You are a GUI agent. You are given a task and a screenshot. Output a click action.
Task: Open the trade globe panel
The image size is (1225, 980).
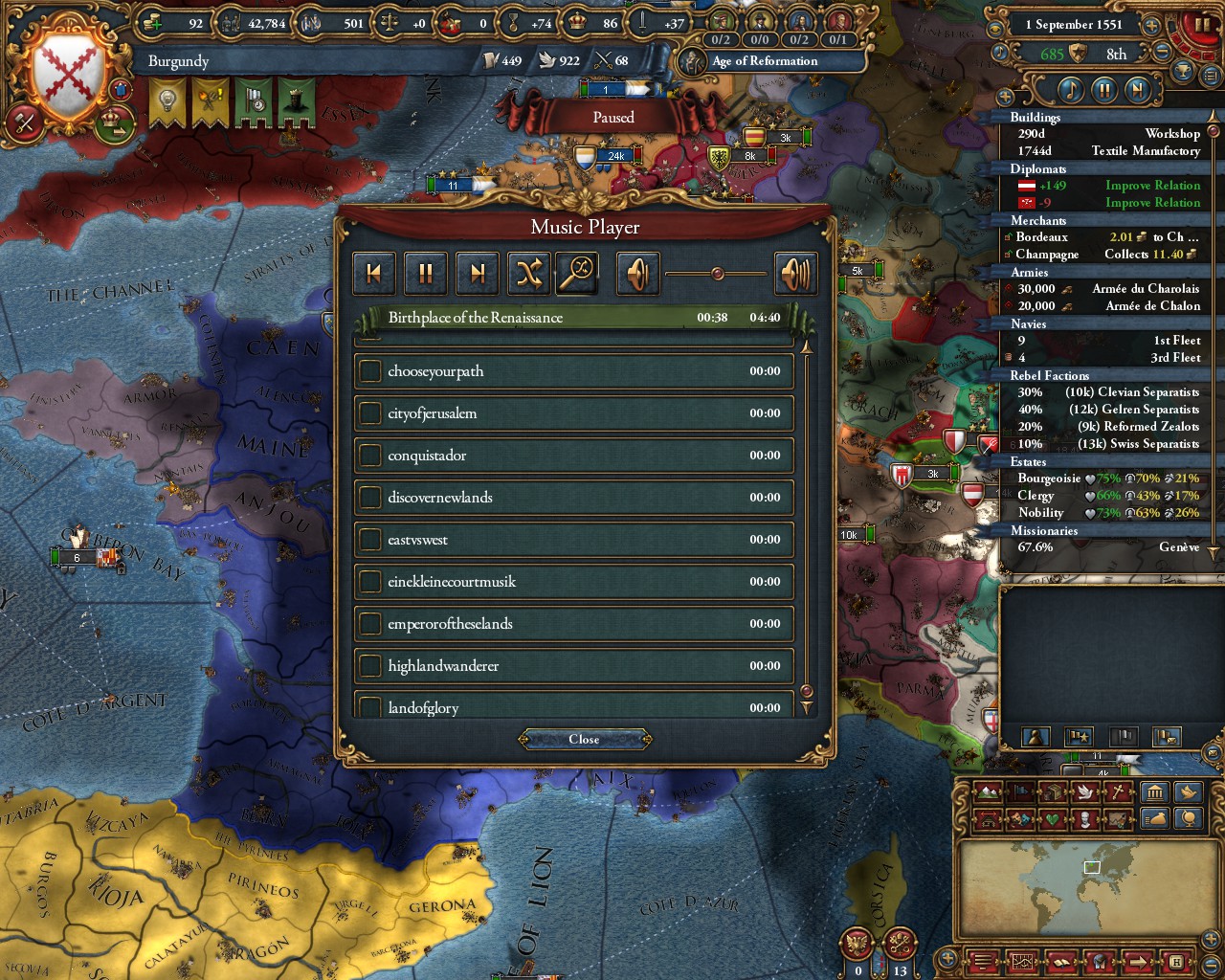click(1188, 820)
